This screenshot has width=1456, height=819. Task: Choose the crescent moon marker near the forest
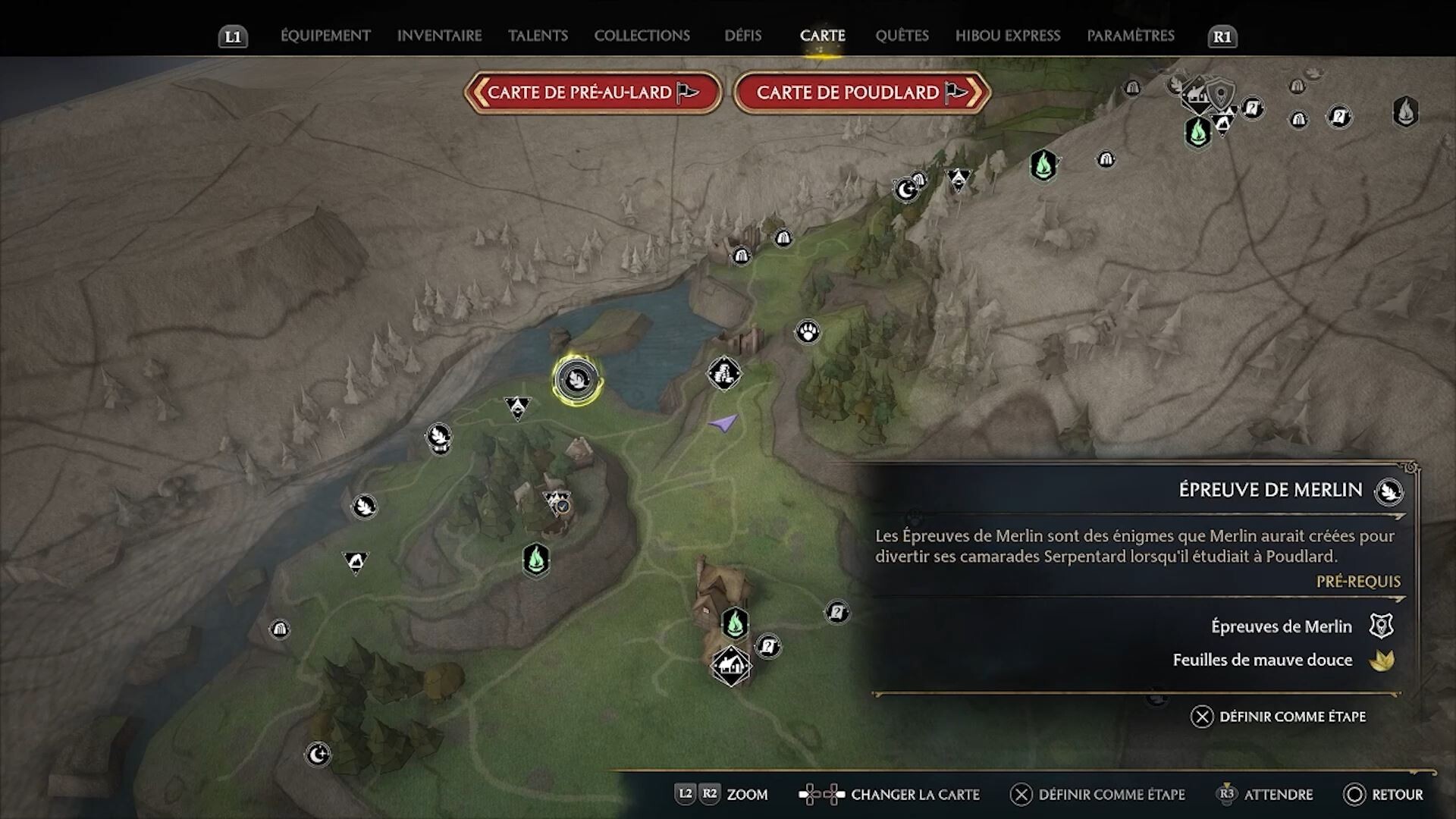click(x=318, y=754)
